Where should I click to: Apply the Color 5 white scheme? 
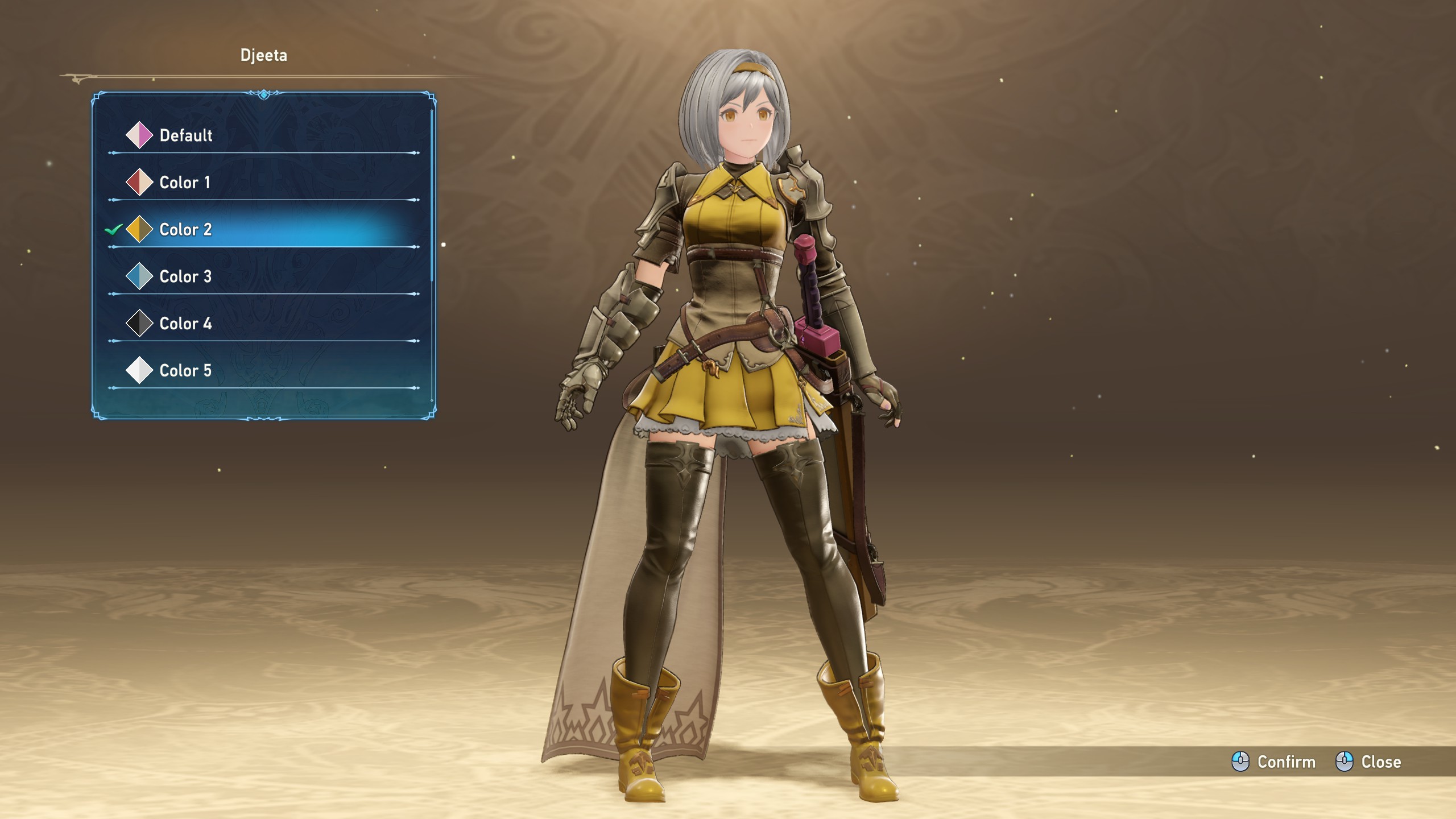(x=185, y=371)
